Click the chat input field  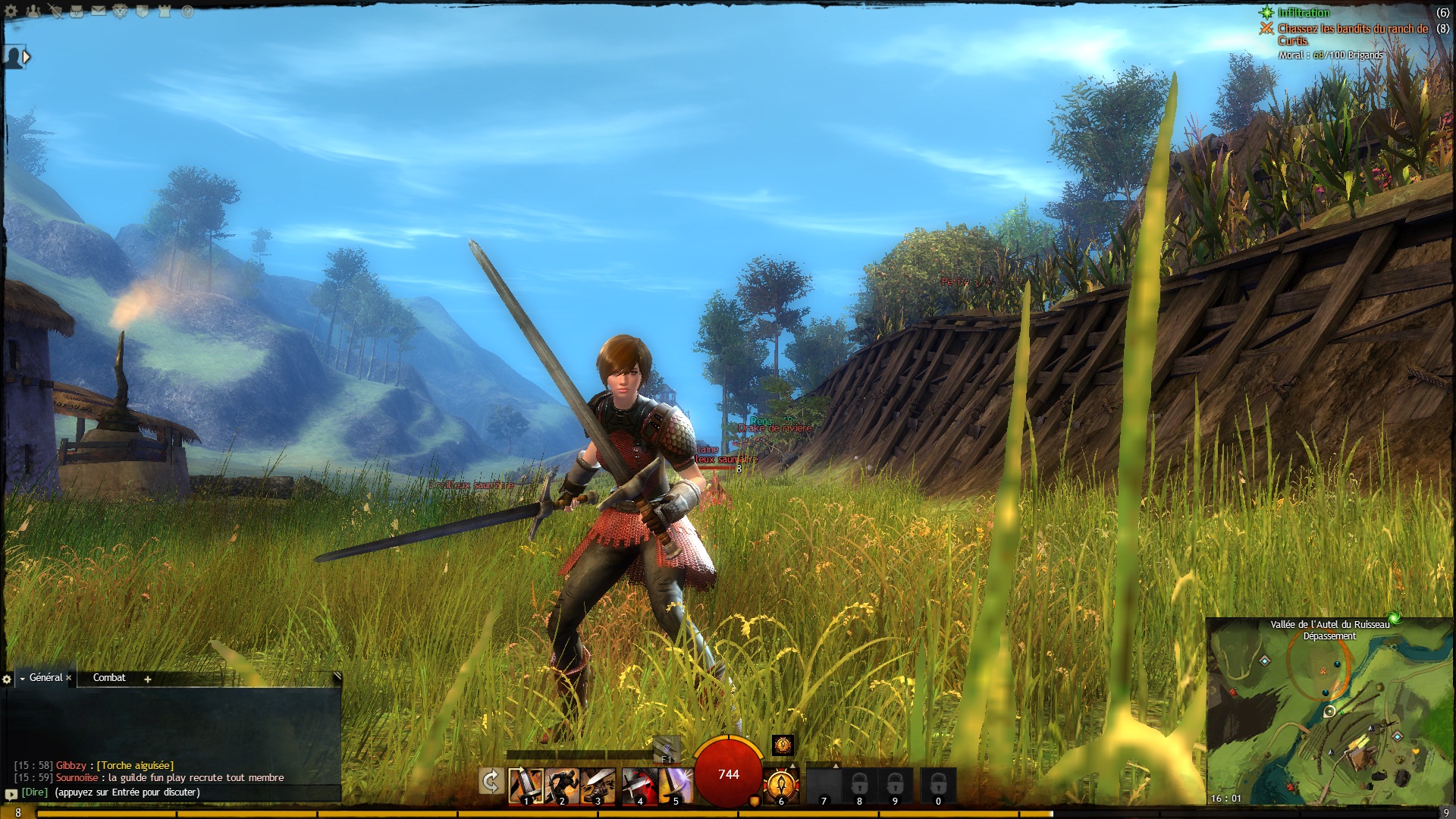click(x=190, y=792)
